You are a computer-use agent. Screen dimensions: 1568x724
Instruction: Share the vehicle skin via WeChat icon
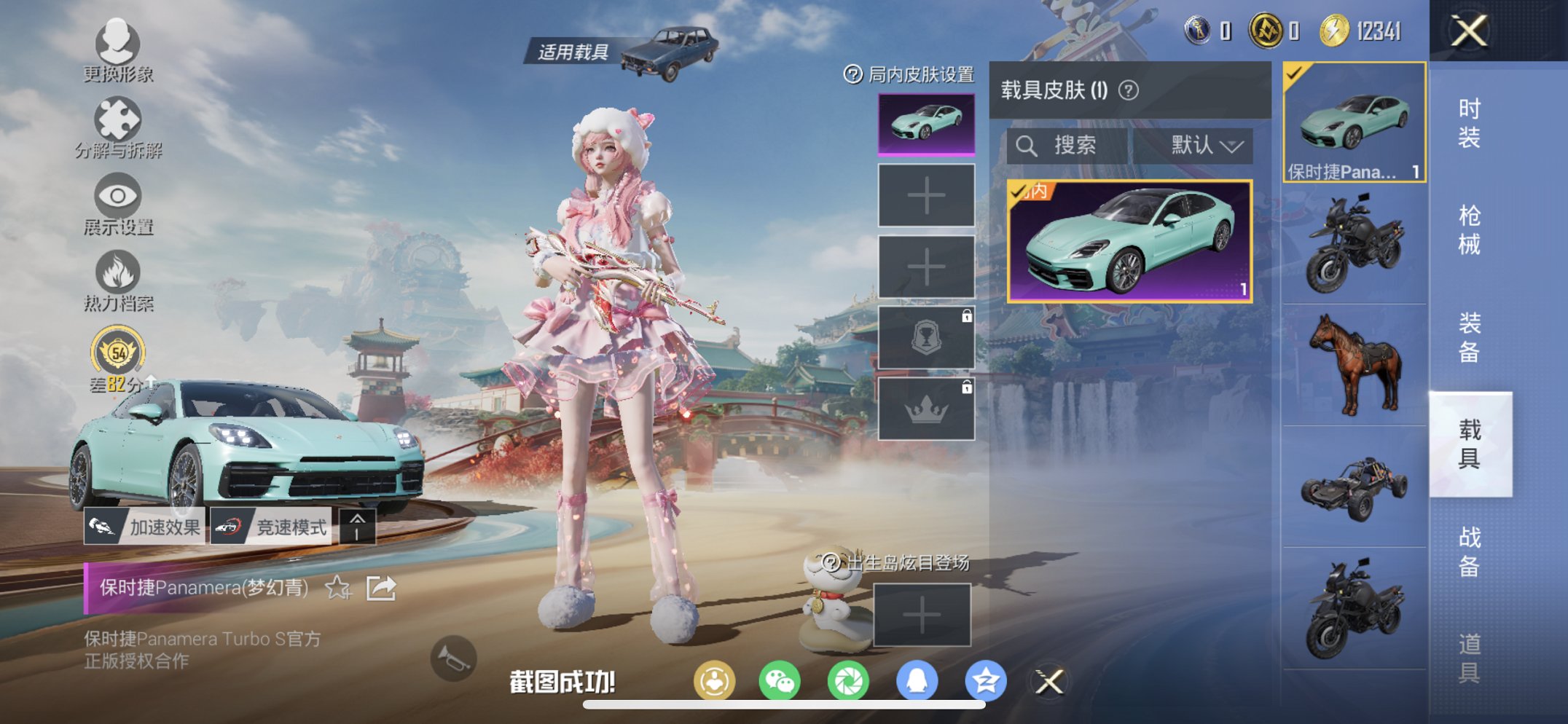point(780,678)
